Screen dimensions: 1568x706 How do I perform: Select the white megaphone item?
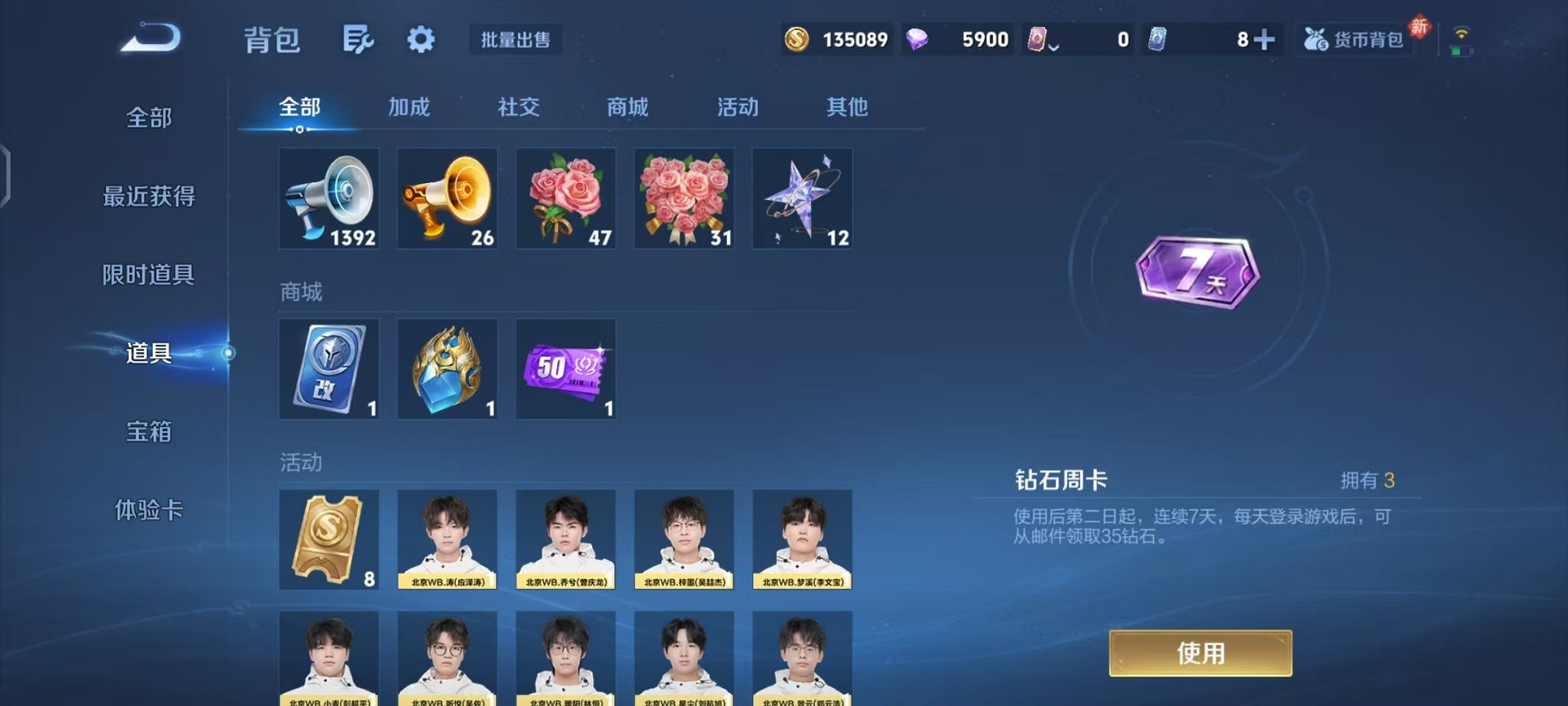coord(329,198)
